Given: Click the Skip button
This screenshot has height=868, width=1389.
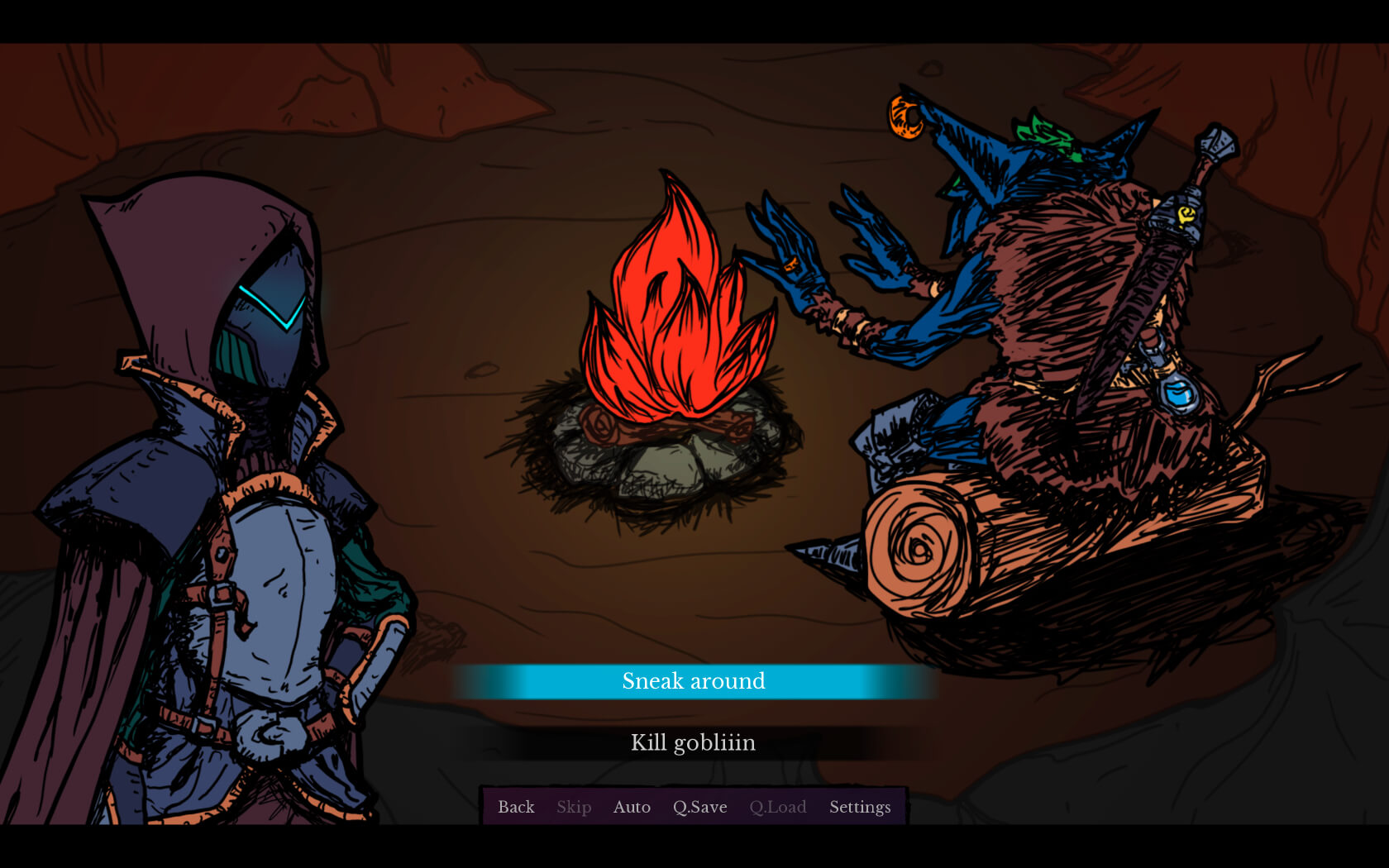Looking at the screenshot, I should coord(574,807).
